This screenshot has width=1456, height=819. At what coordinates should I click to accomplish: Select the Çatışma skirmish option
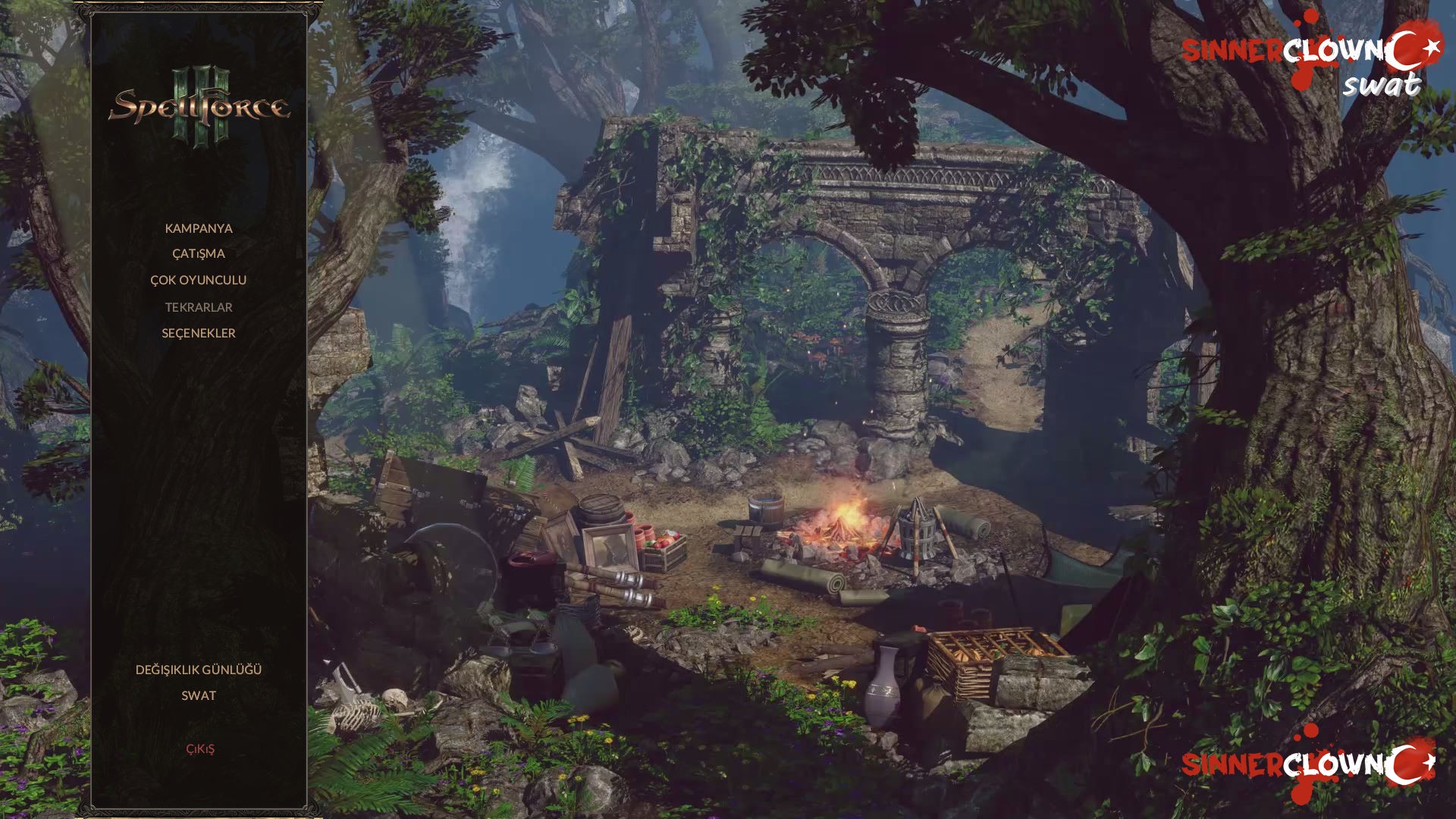199,253
